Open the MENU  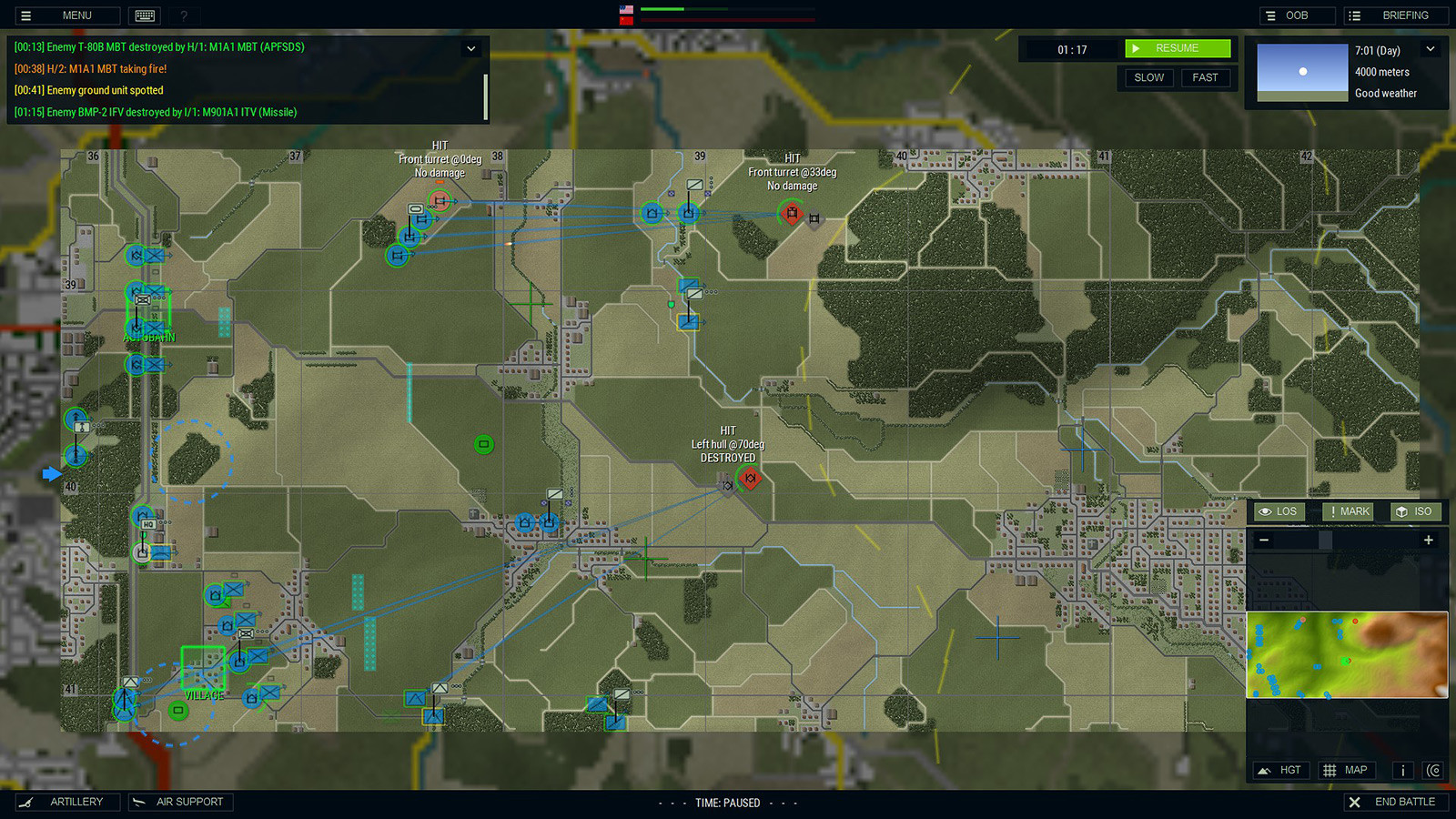66,15
